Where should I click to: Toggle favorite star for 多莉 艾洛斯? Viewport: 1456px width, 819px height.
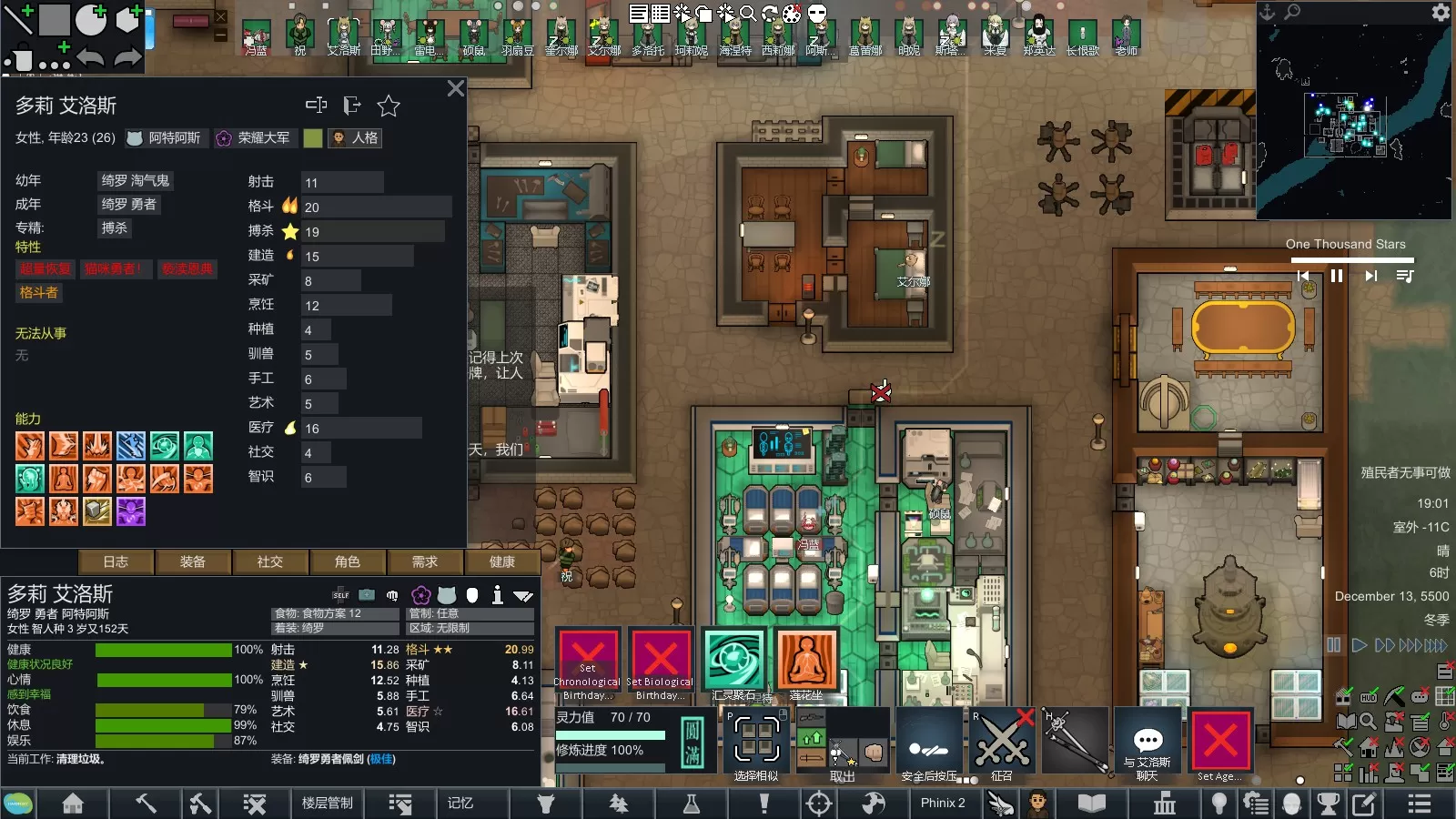tap(389, 106)
